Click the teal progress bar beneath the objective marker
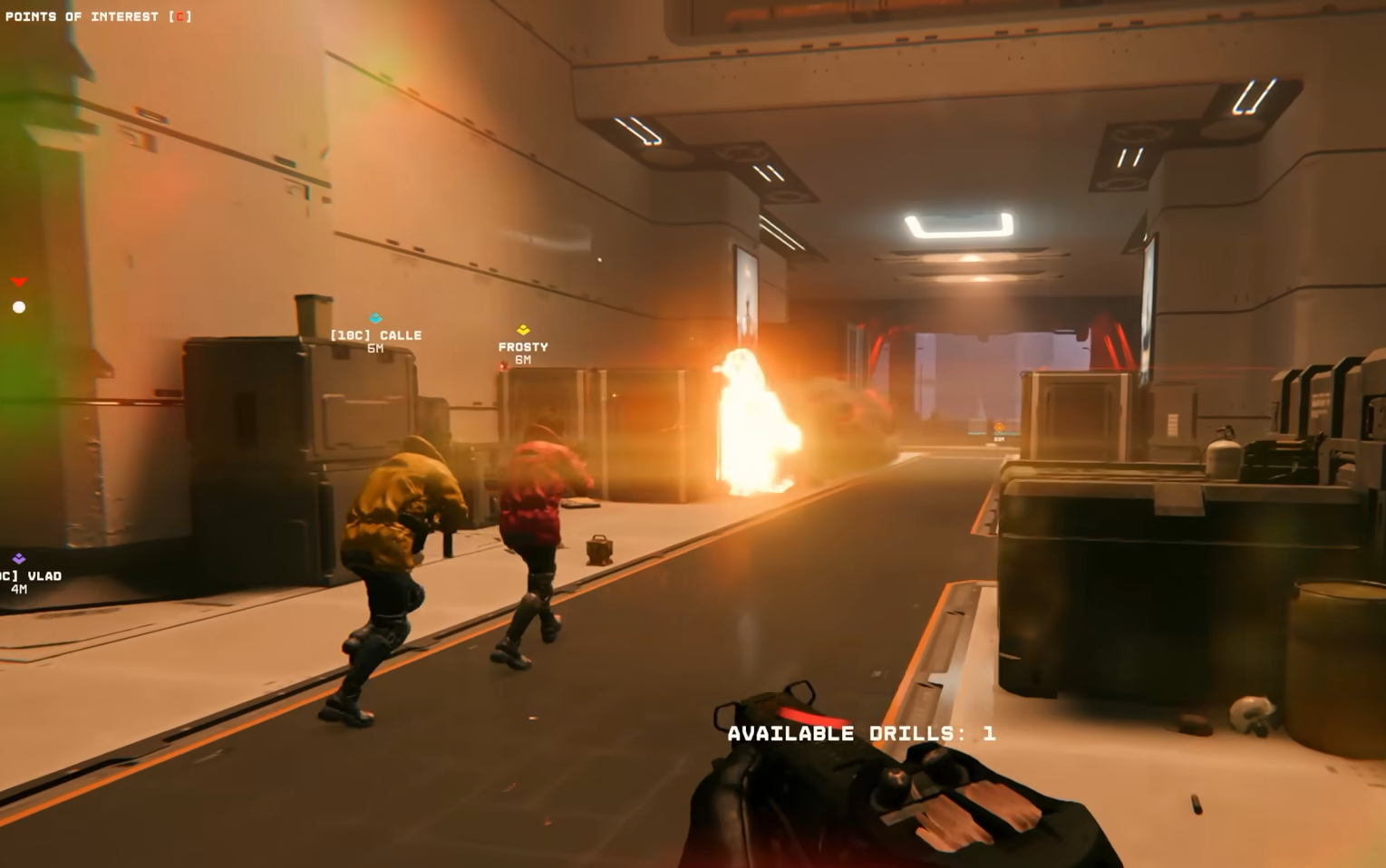 point(1006,433)
